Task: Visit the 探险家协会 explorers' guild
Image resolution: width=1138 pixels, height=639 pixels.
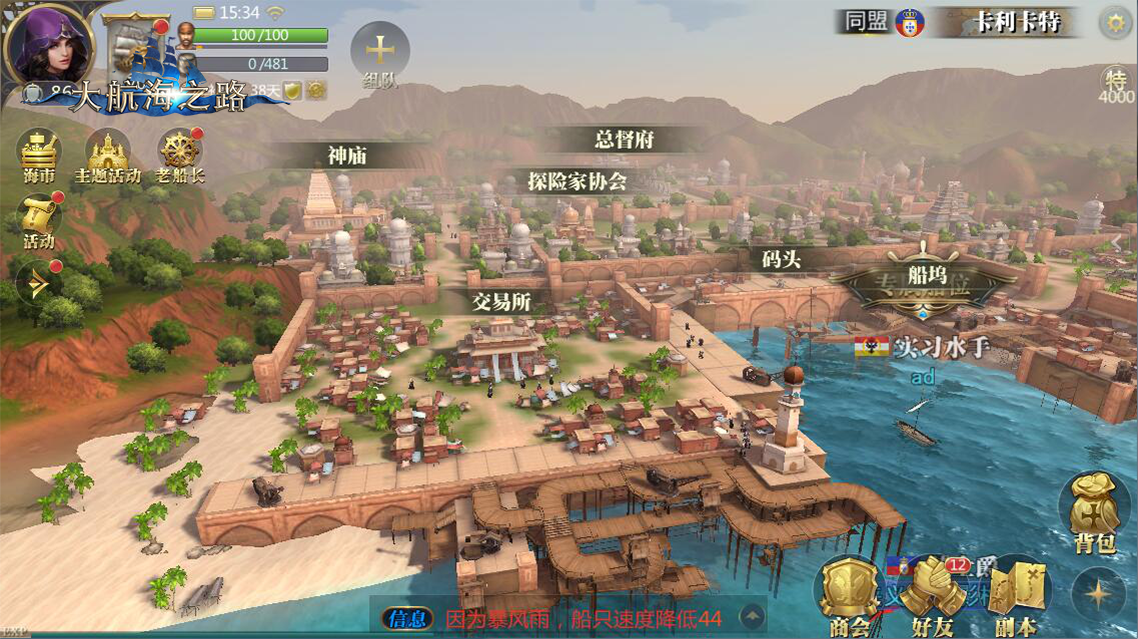Action: coord(577,181)
